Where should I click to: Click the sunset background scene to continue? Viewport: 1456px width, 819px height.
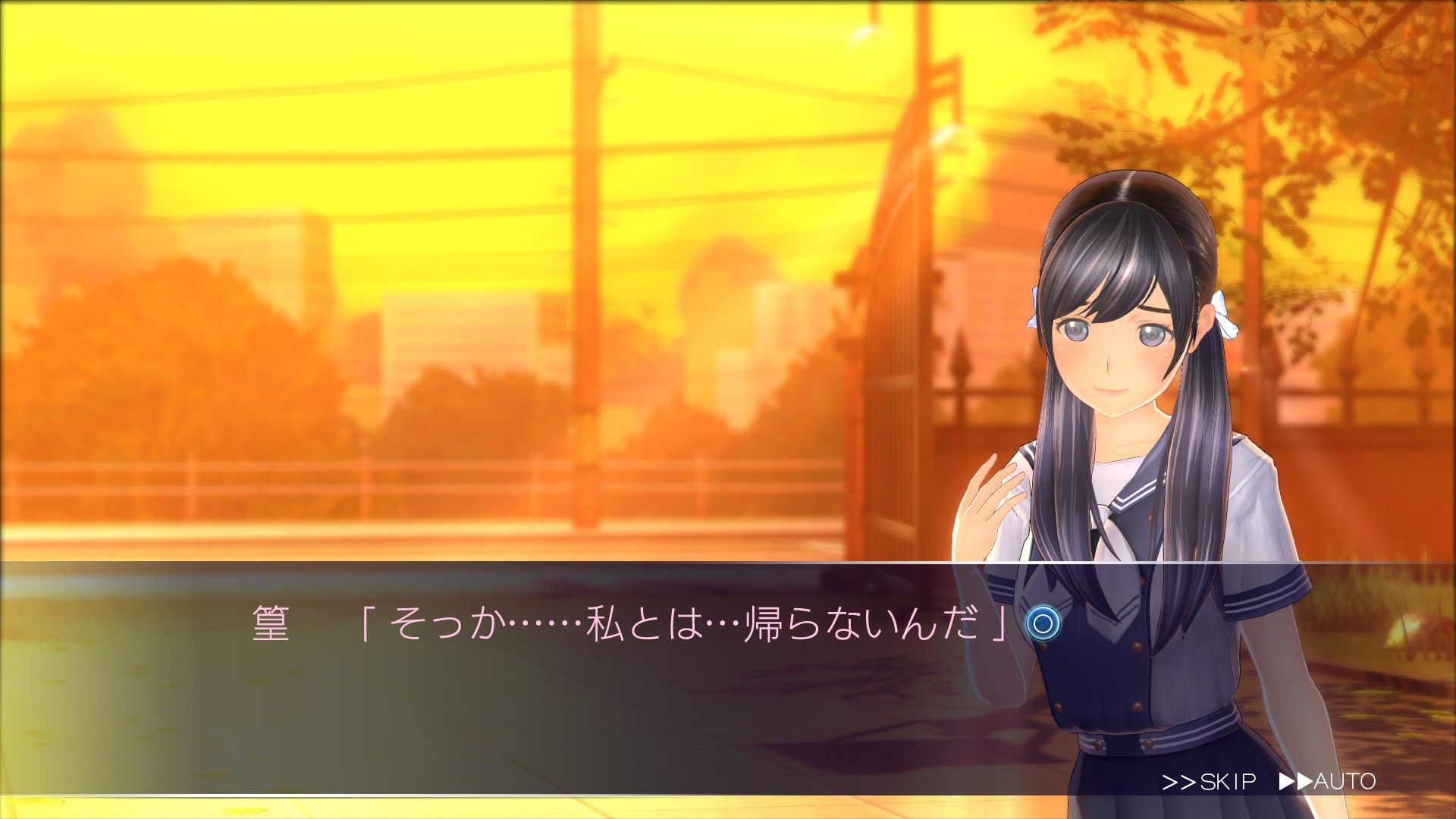pos(455,265)
